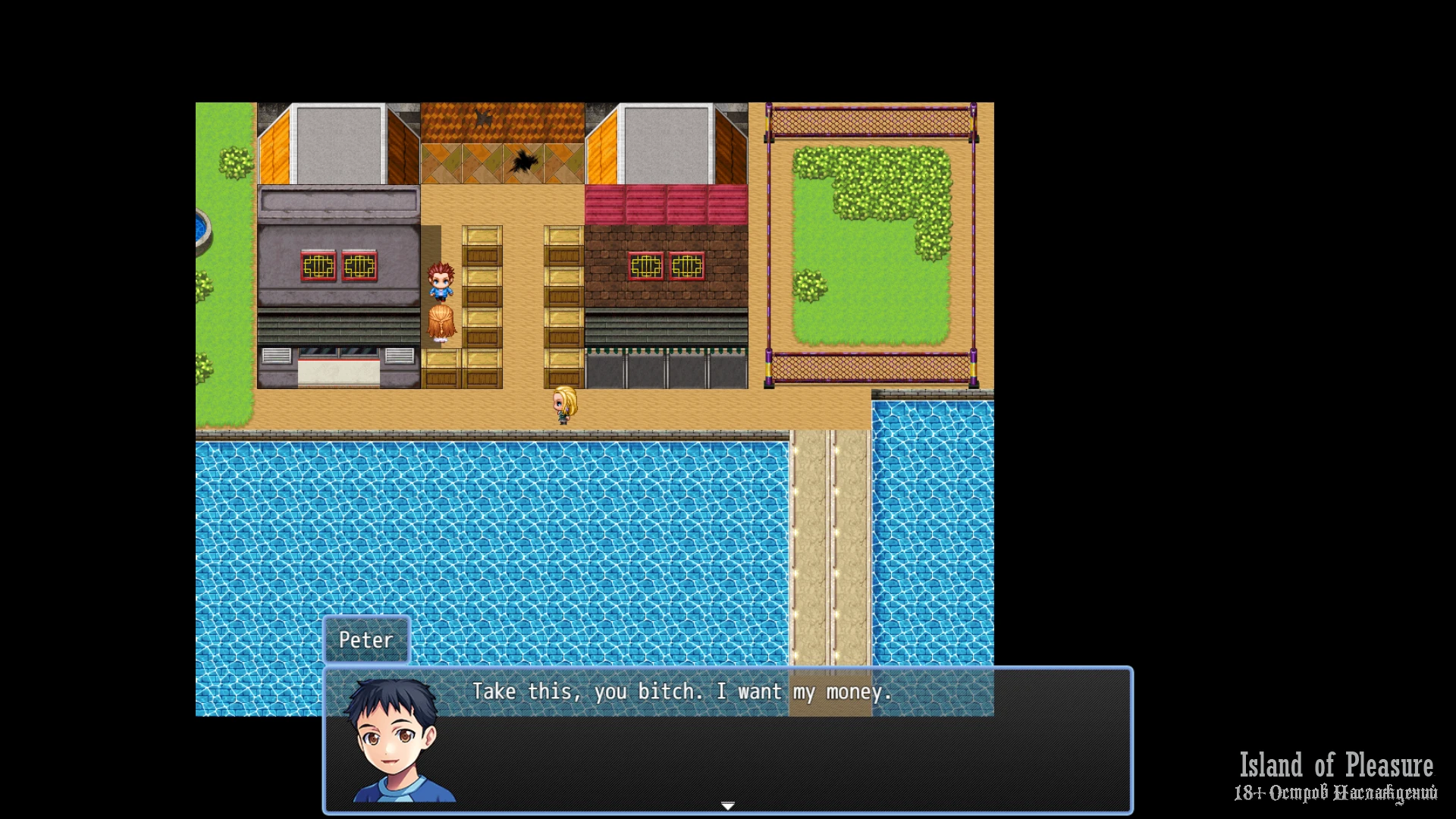This screenshot has height=819, width=1456.
Task: Click the dialogue continue arrow
Action: click(727, 805)
